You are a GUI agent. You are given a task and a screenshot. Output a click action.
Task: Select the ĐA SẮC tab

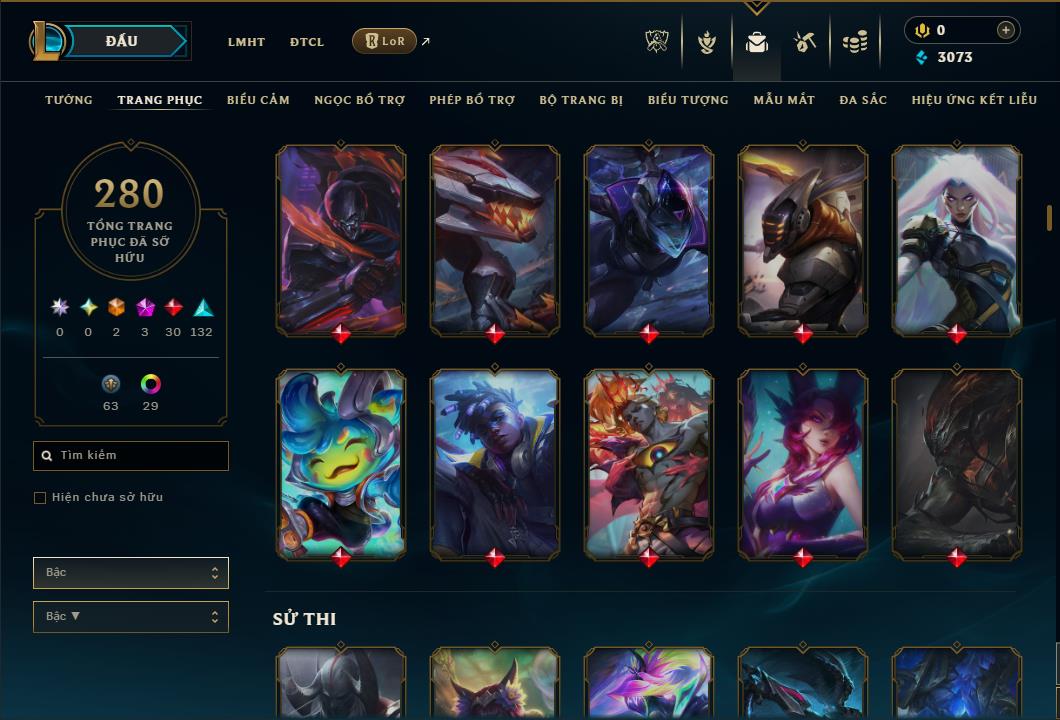pyautogui.click(x=863, y=100)
